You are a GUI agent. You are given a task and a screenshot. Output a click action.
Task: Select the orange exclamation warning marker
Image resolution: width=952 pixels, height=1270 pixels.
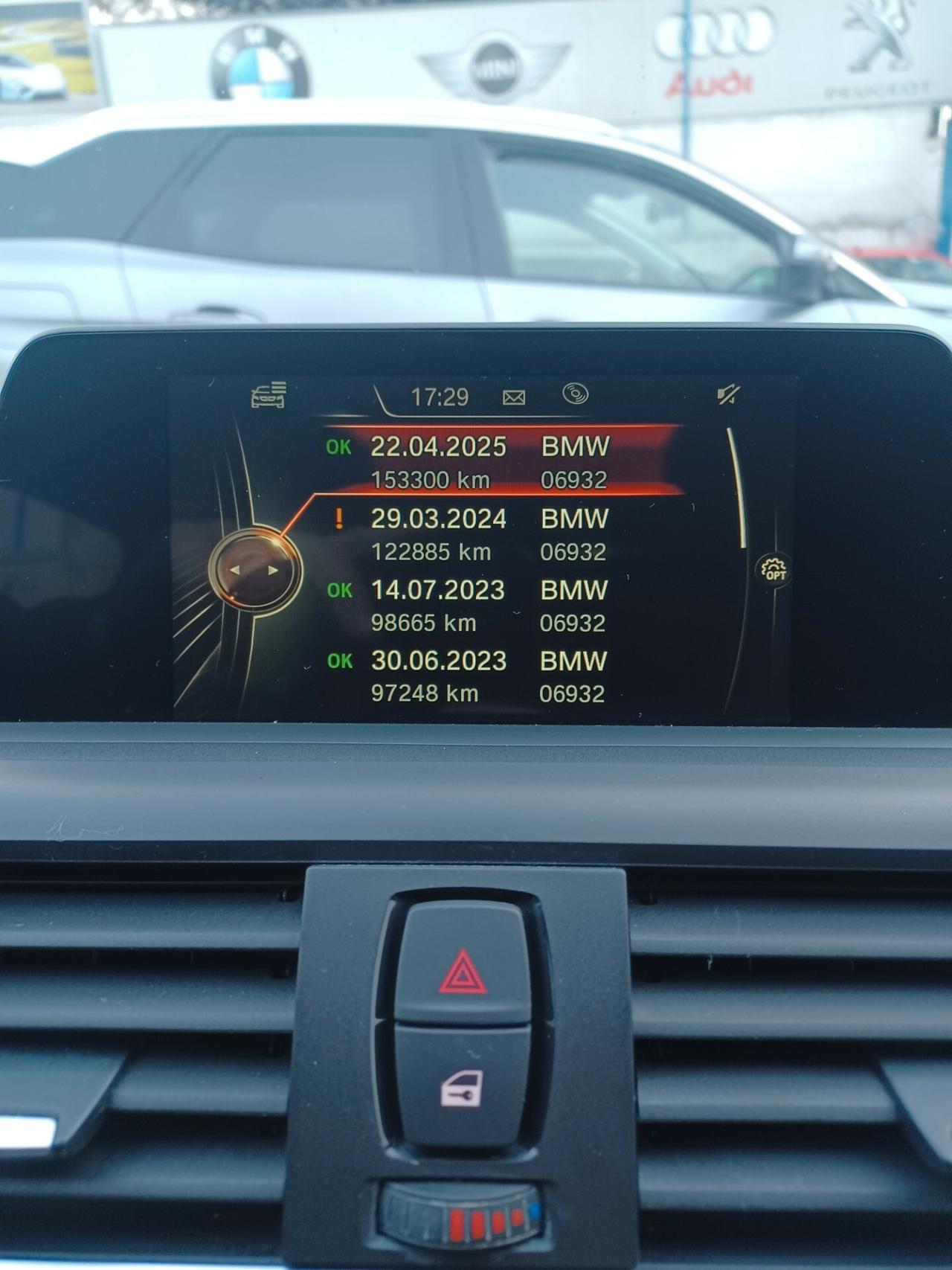[341, 519]
